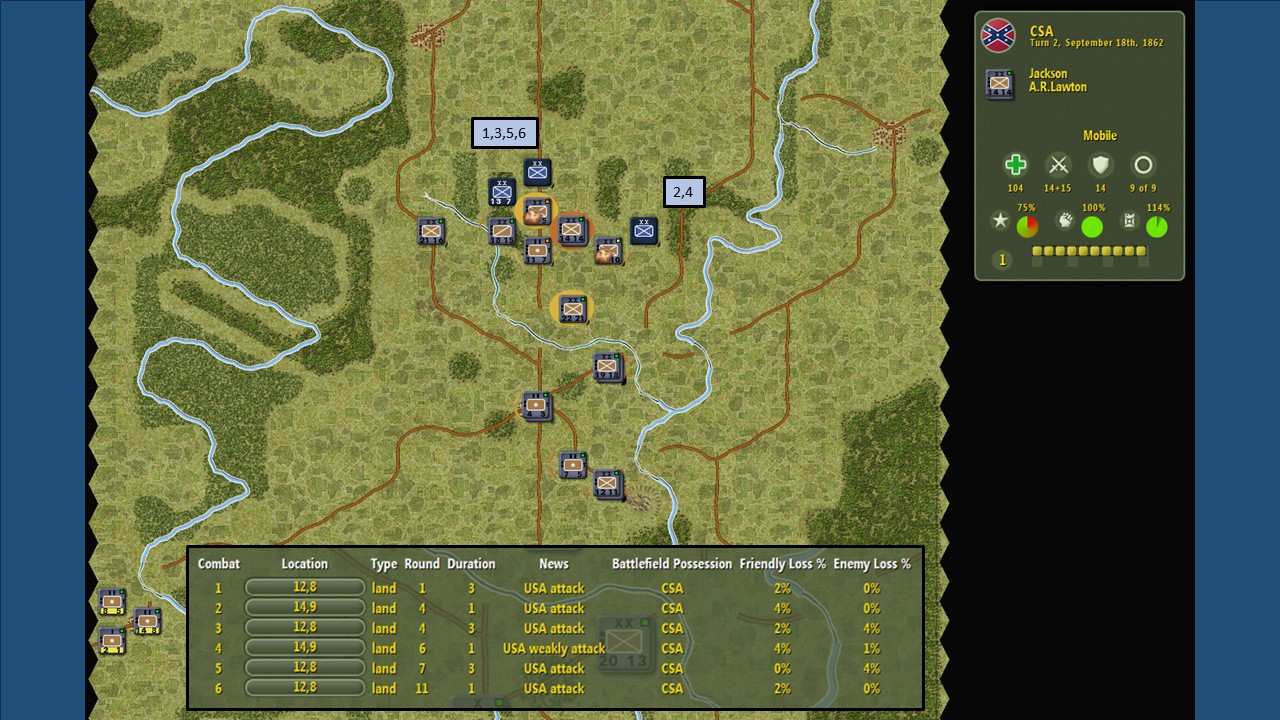
Task: Click the numbered 1 badge below the star
Action: 1001,259
